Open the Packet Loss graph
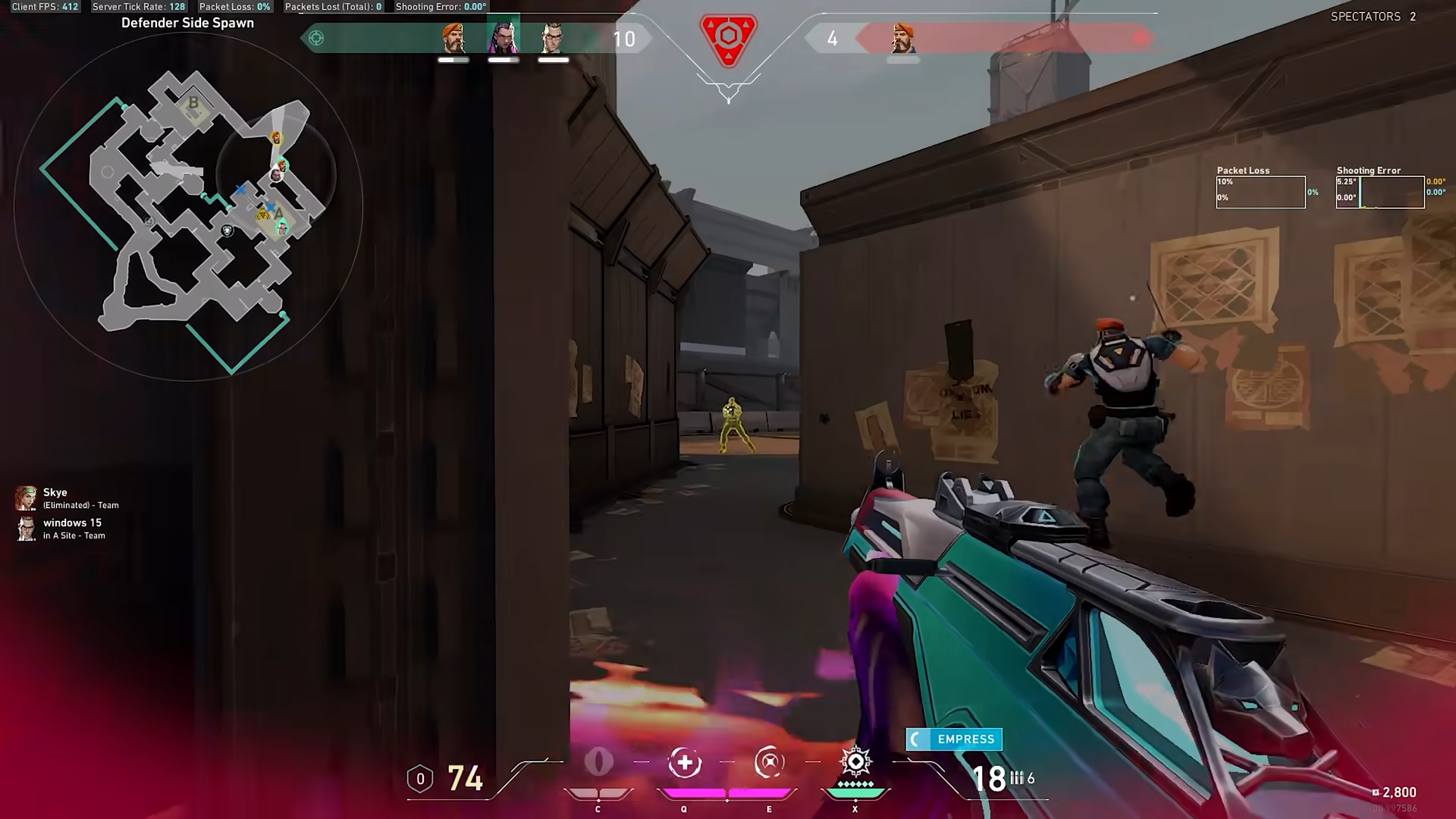Viewport: 1456px width, 819px height. pos(1260,192)
